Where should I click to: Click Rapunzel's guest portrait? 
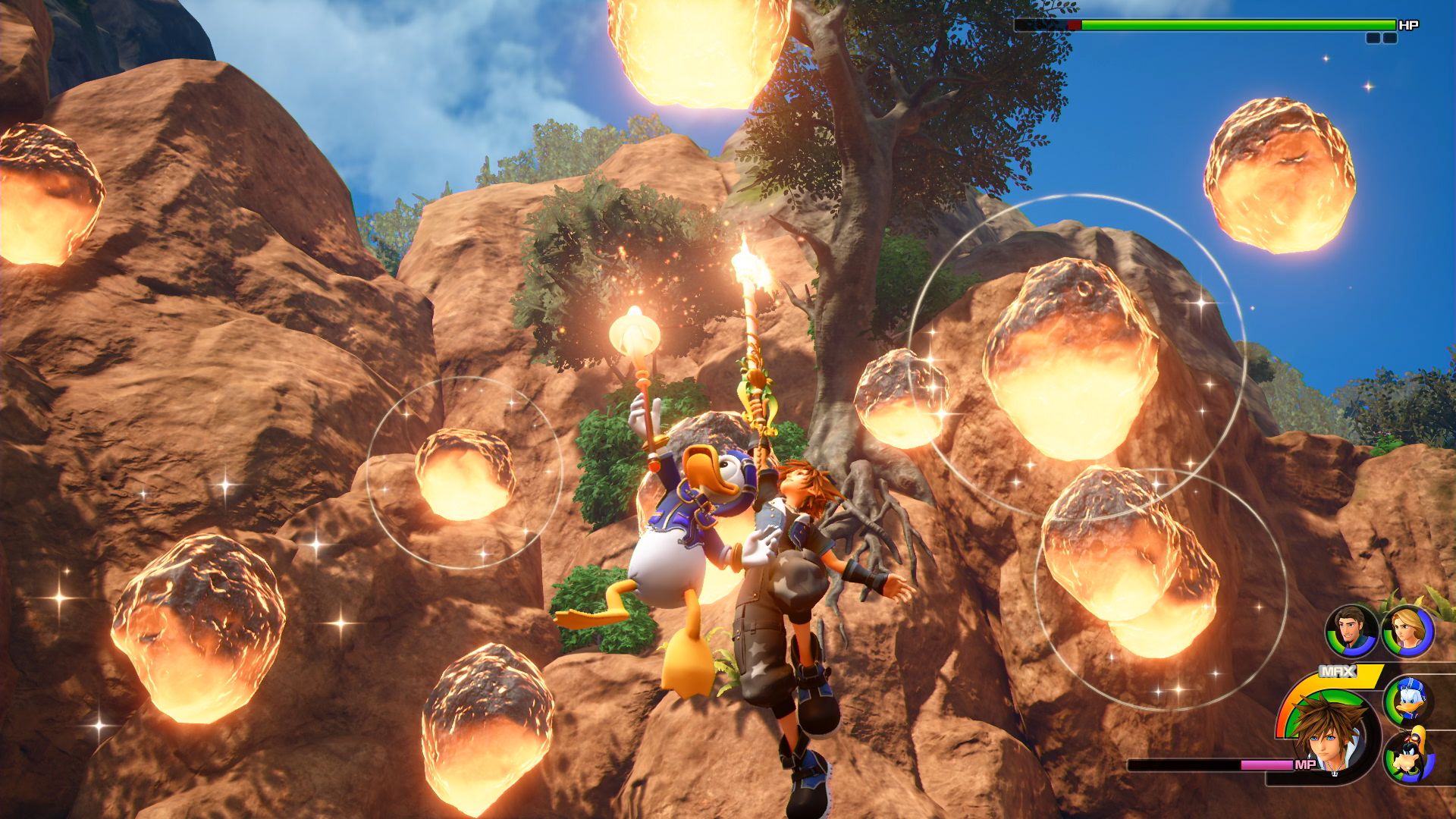coord(1407,632)
